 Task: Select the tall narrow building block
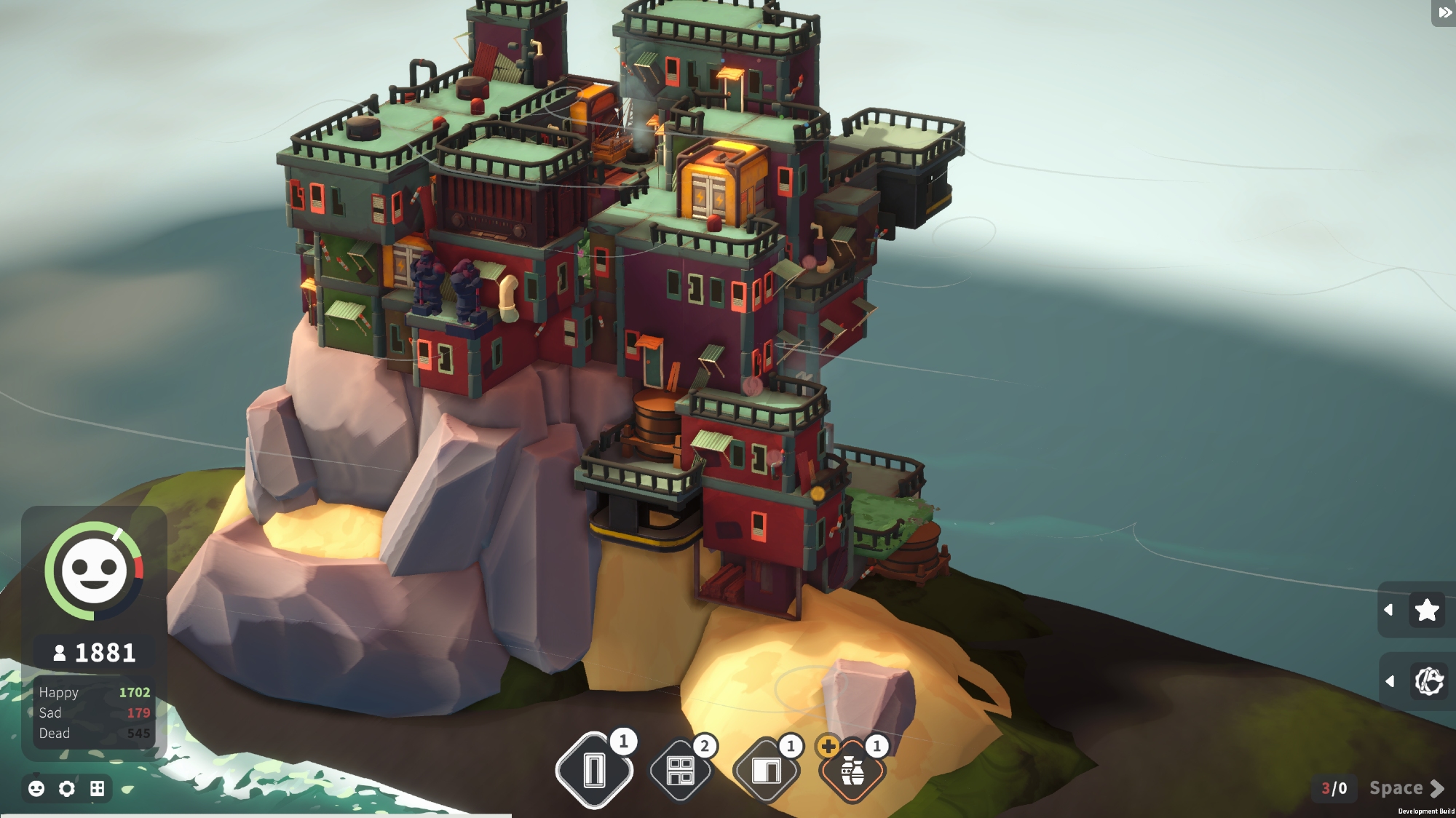594,771
